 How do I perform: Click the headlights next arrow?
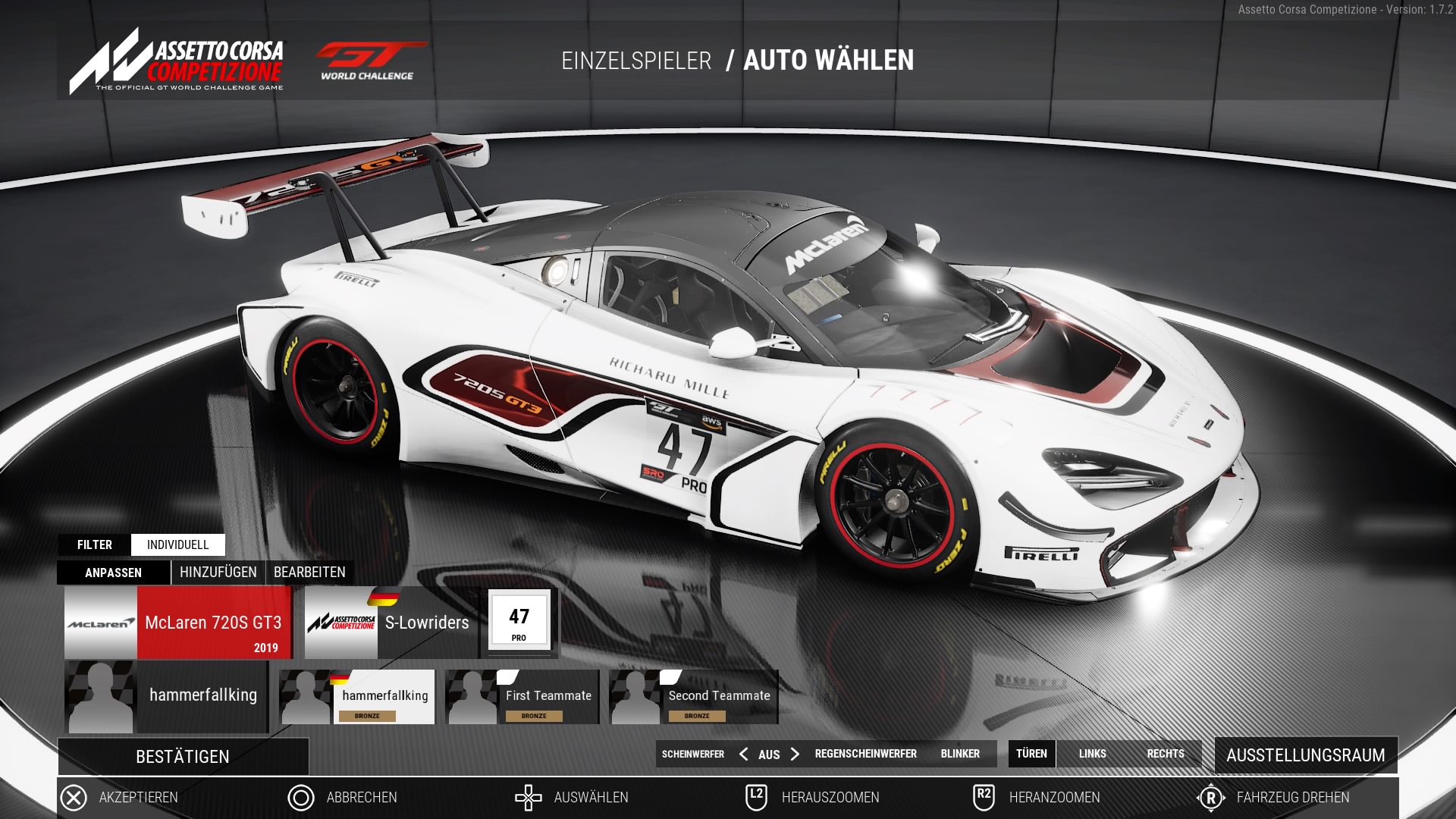pos(795,754)
